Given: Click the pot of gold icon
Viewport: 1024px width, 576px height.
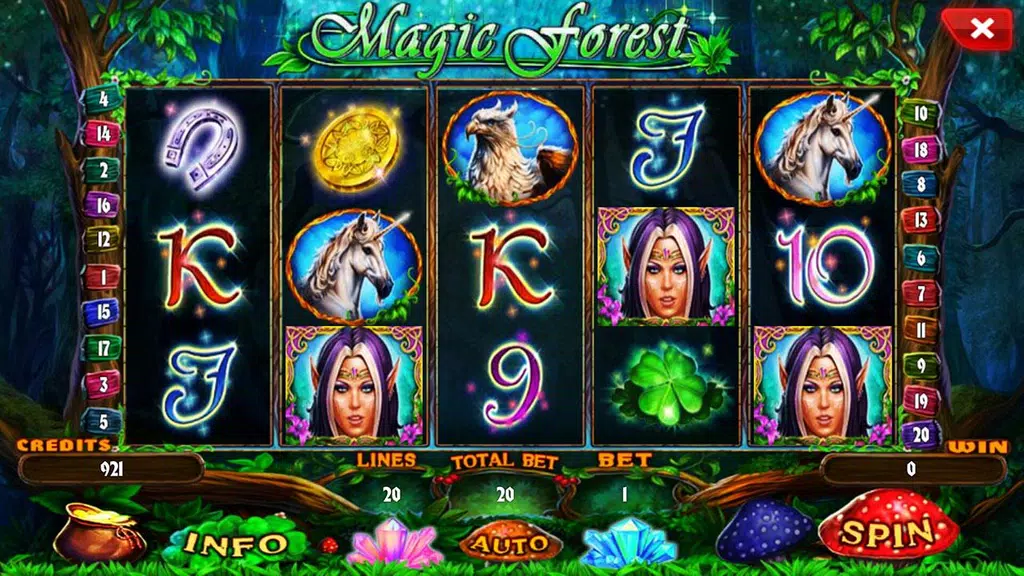Looking at the screenshot, I should [97, 532].
